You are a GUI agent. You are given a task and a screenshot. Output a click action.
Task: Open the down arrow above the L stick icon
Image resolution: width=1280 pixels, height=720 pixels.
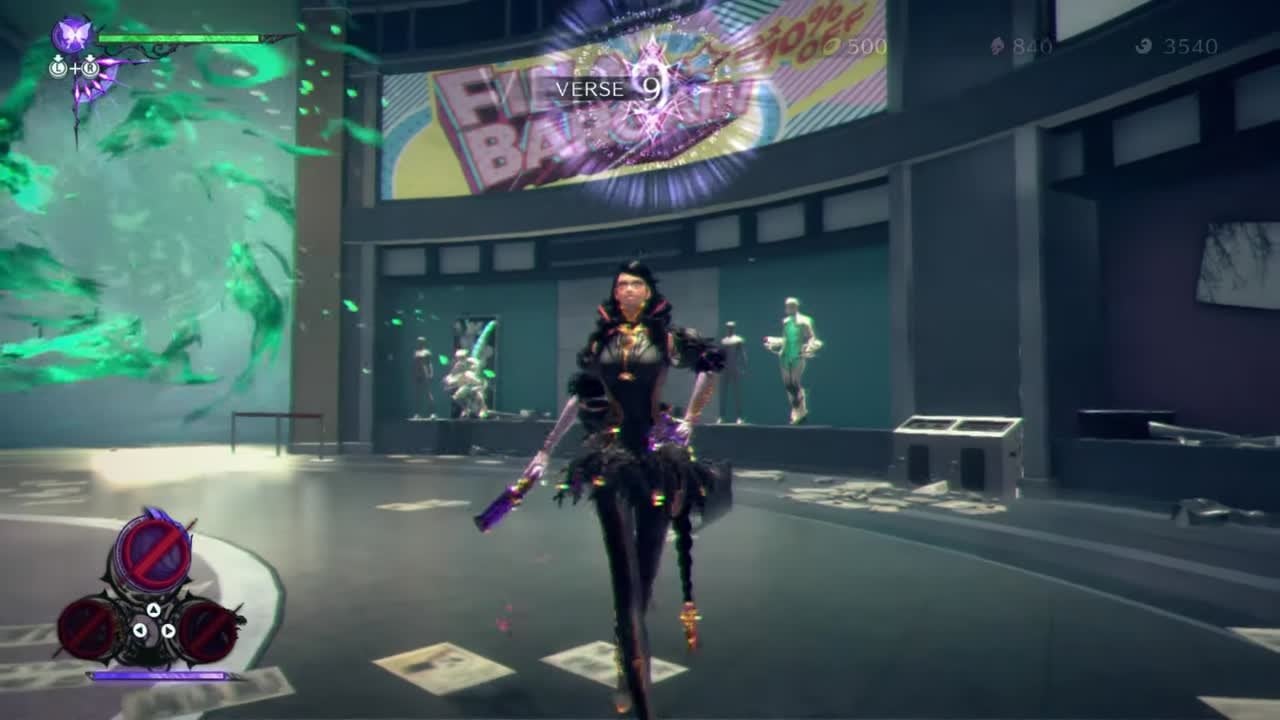pos(58,57)
